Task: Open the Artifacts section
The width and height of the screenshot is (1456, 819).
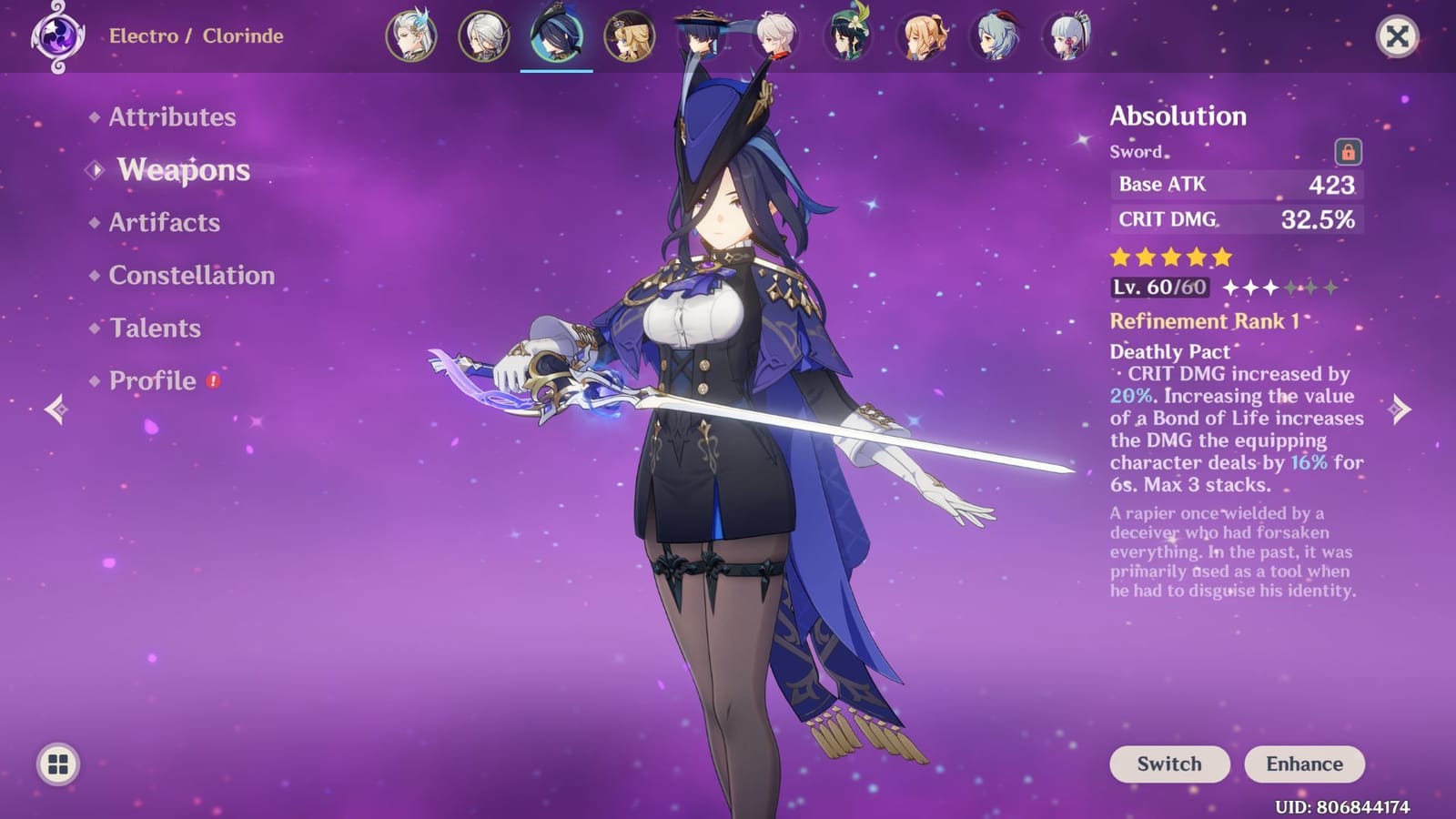Action: pyautogui.click(x=163, y=223)
